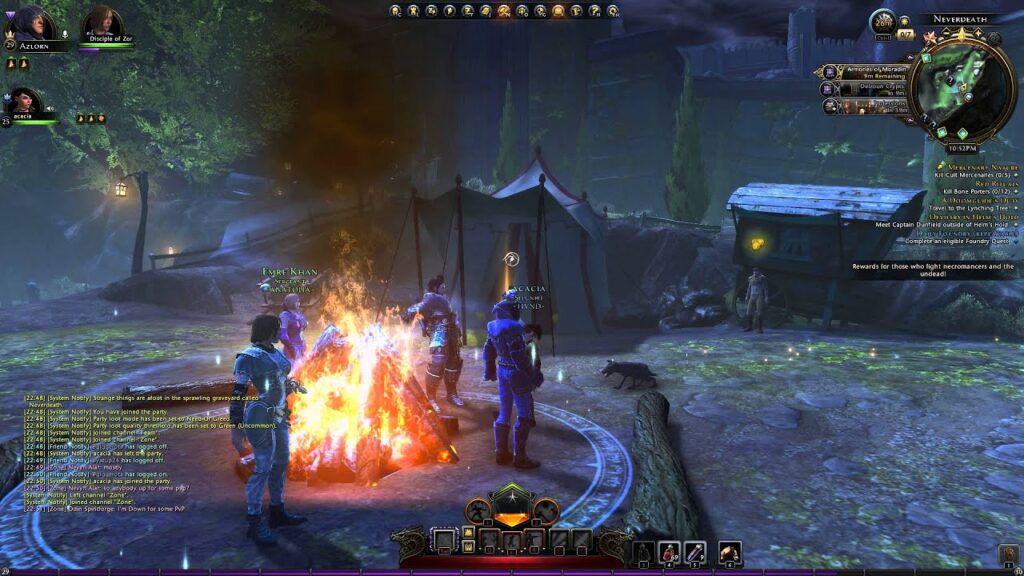The width and height of the screenshot is (1024, 576).
Task: Open the highlighted orange crossed-tools menu icon
Action: 504,11
